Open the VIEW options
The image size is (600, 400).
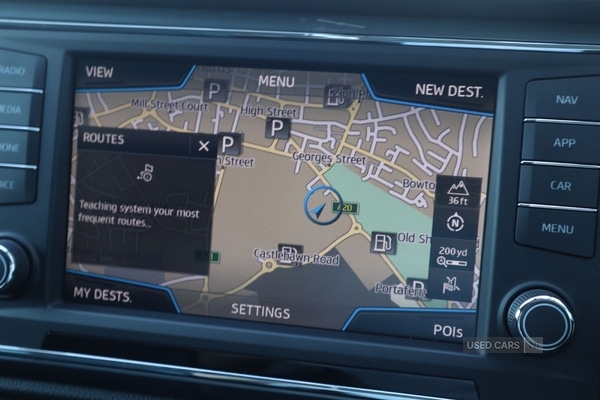[x=100, y=72]
